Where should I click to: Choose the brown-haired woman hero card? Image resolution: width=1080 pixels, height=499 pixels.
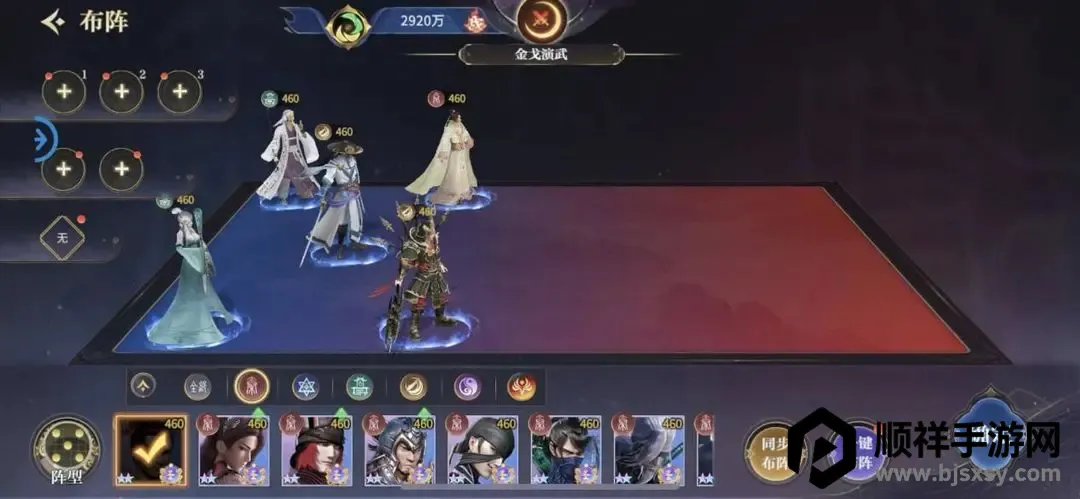pos(233,450)
